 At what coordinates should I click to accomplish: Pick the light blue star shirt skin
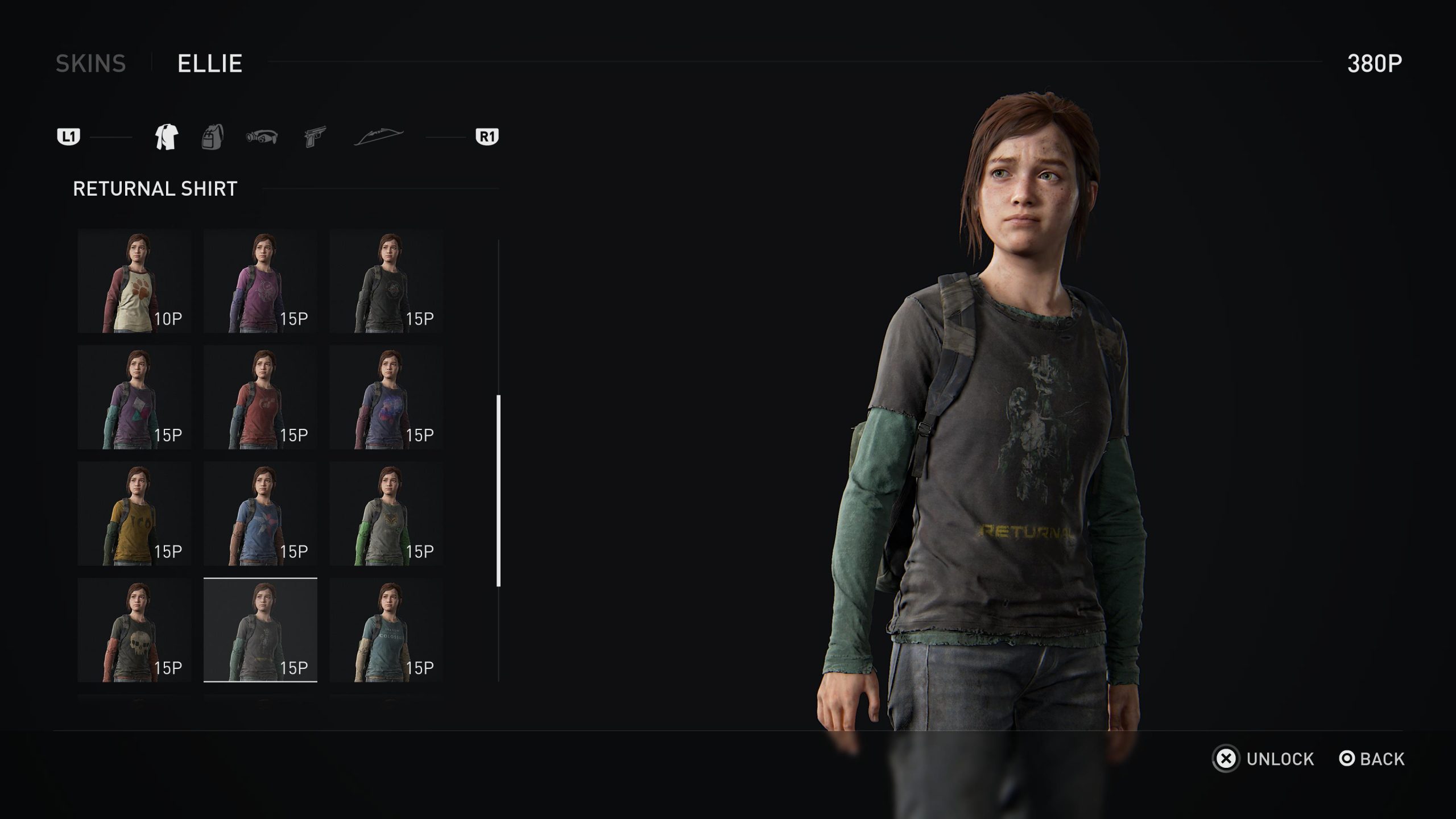pyautogui.click(x=260, y=514)
